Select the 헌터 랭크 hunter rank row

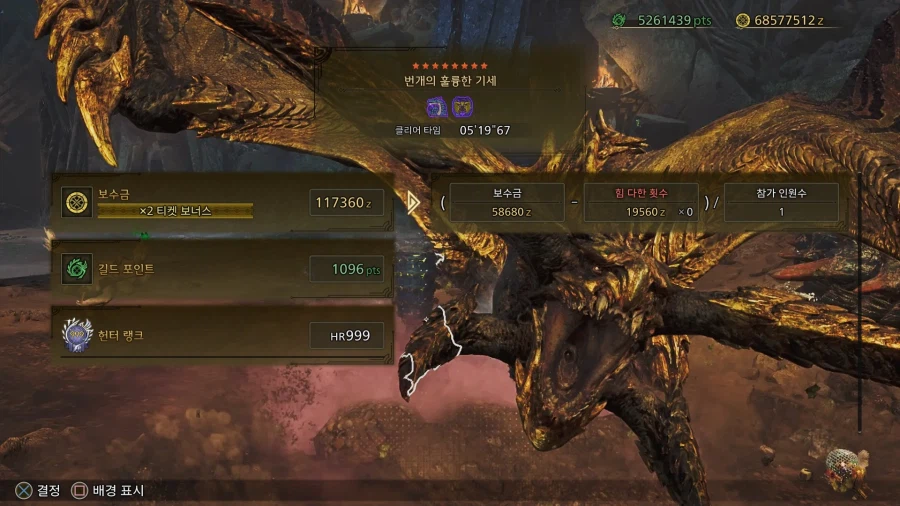click(x=222, y=335)
